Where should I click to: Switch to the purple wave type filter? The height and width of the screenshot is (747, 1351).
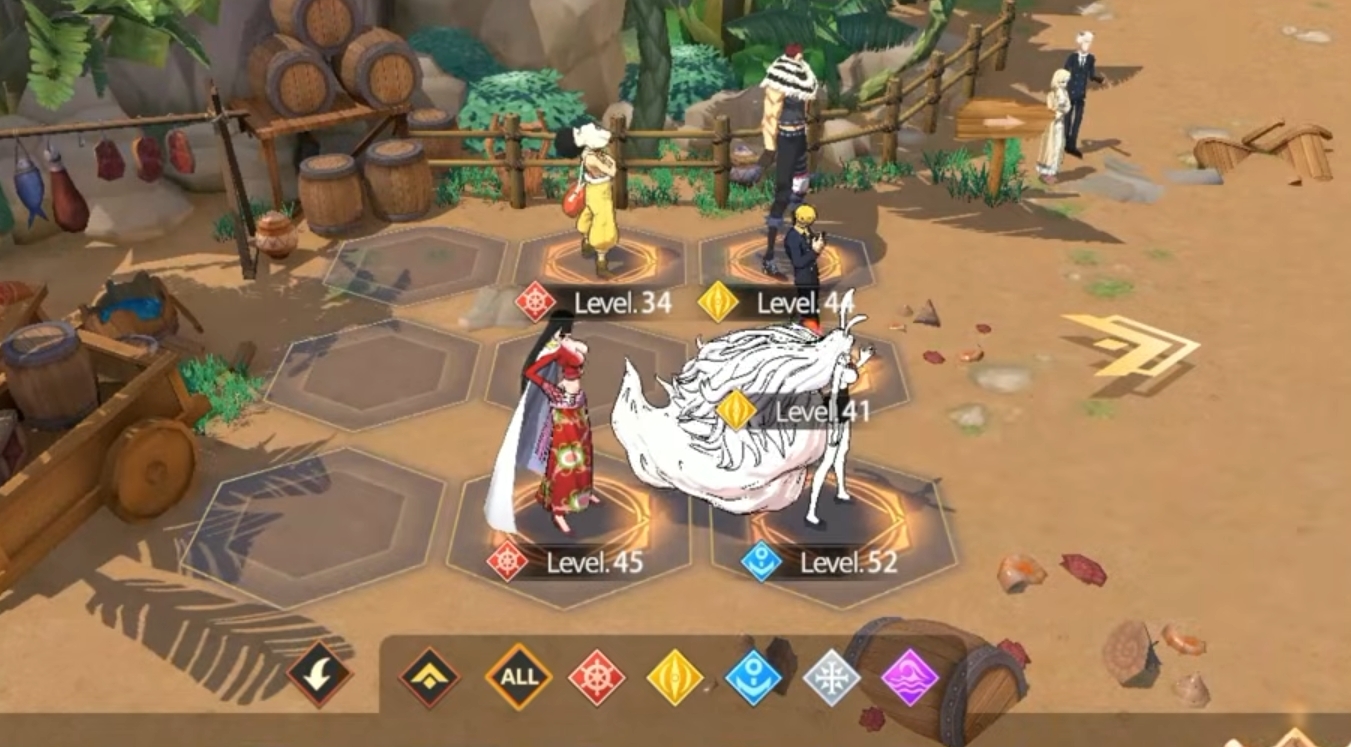pyautogui.click(x=910, y=677)
